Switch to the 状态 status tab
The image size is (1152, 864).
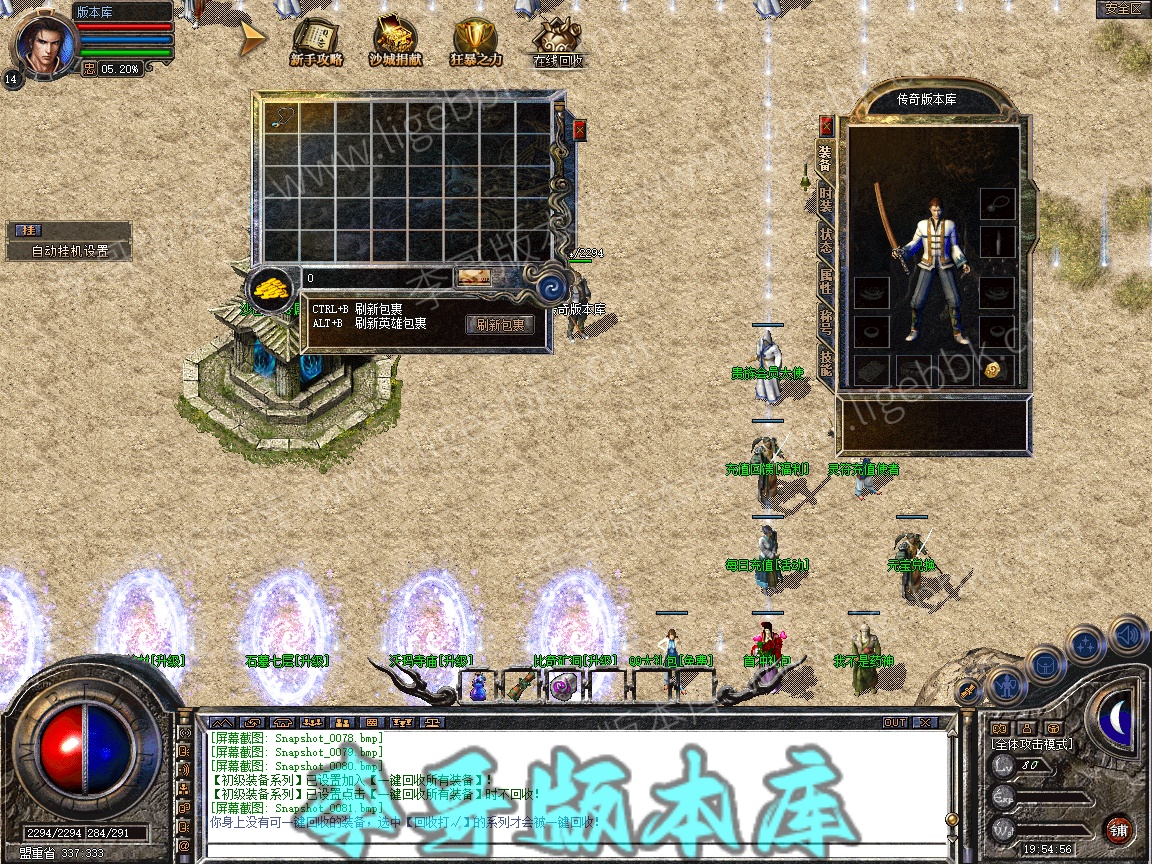point(826,240)
